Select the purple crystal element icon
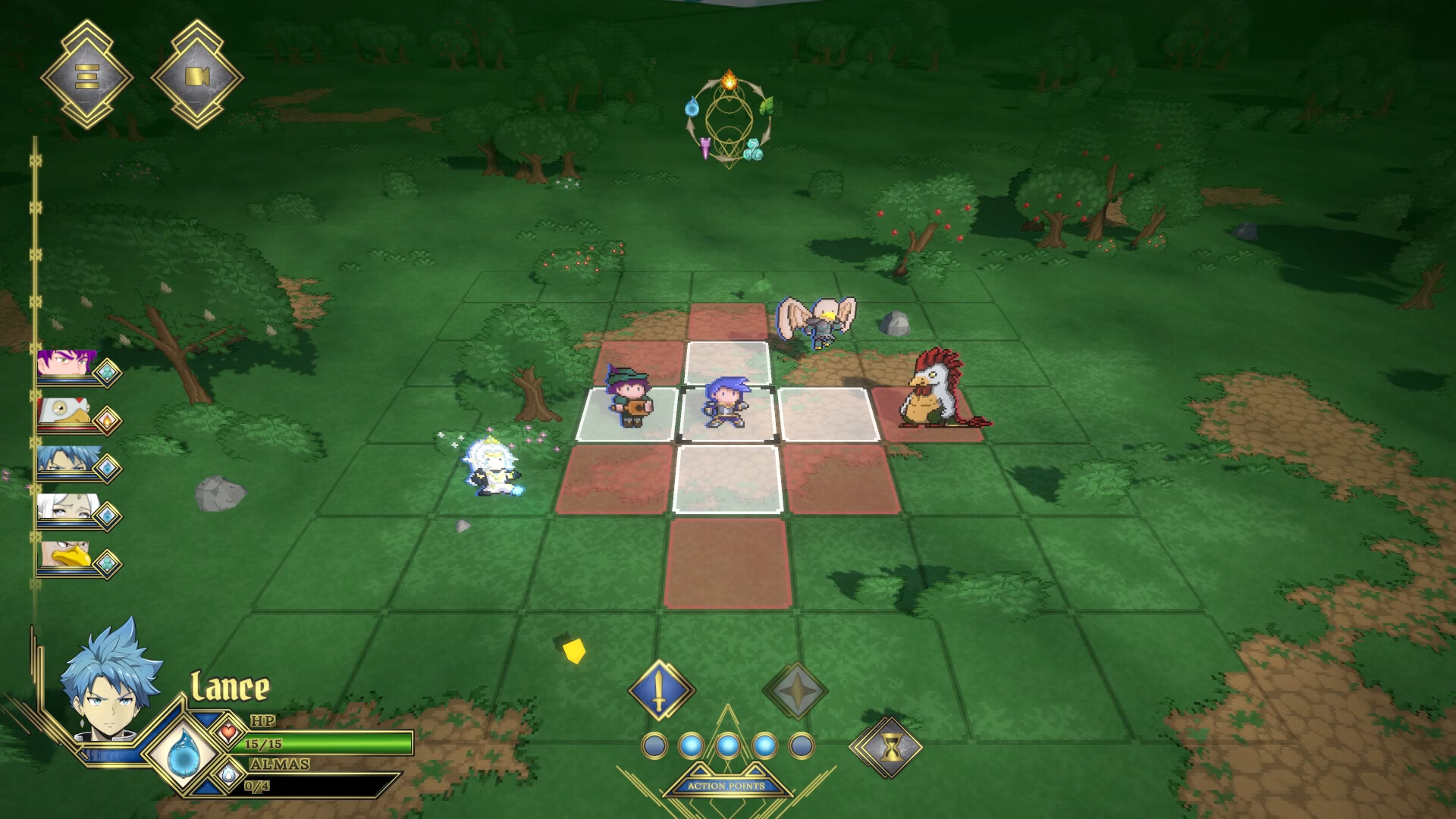 pos(706,148)
